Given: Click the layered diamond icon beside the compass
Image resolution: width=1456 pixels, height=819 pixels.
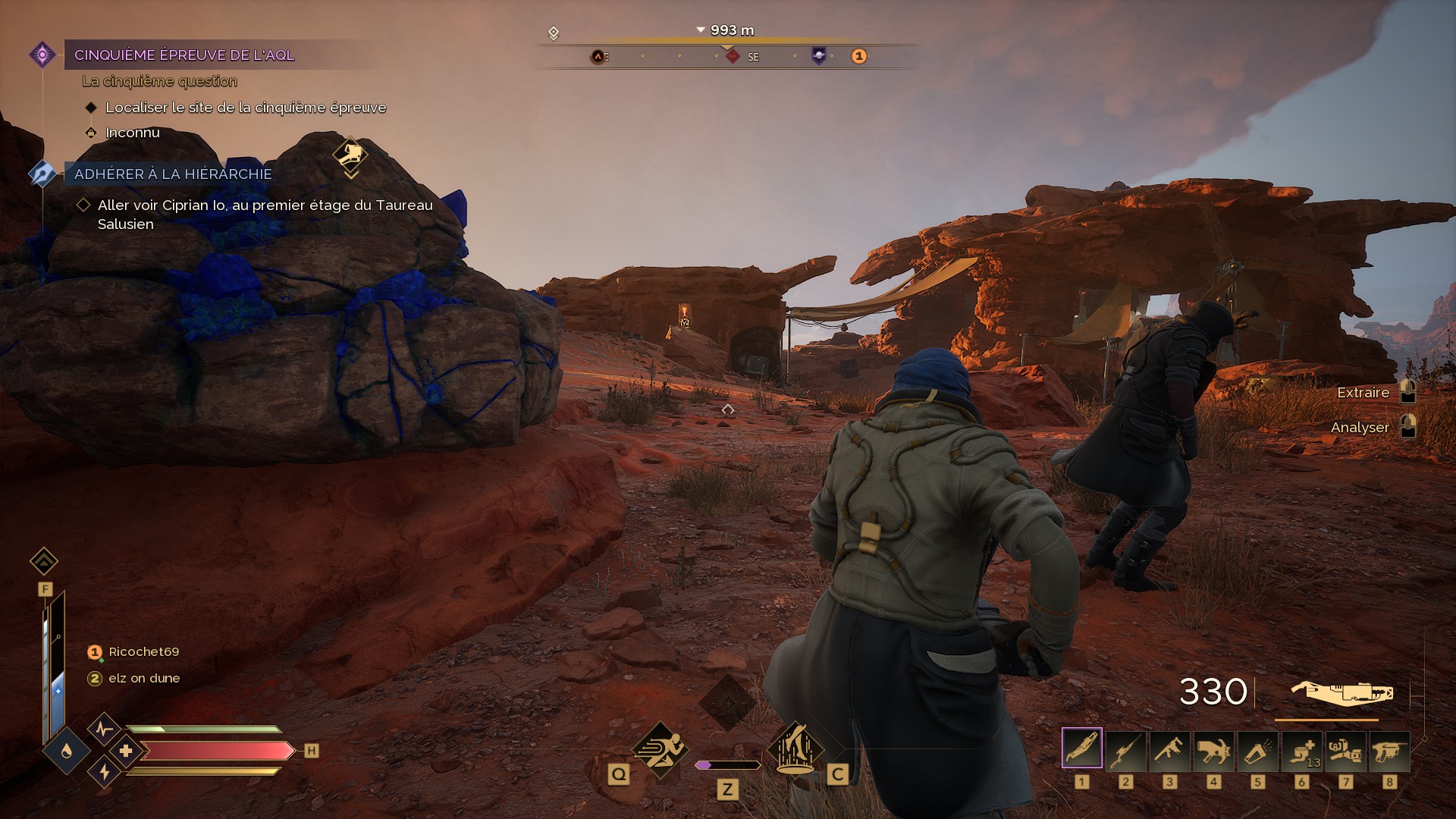Looking at the screenshot, I should tap(554, 33).
